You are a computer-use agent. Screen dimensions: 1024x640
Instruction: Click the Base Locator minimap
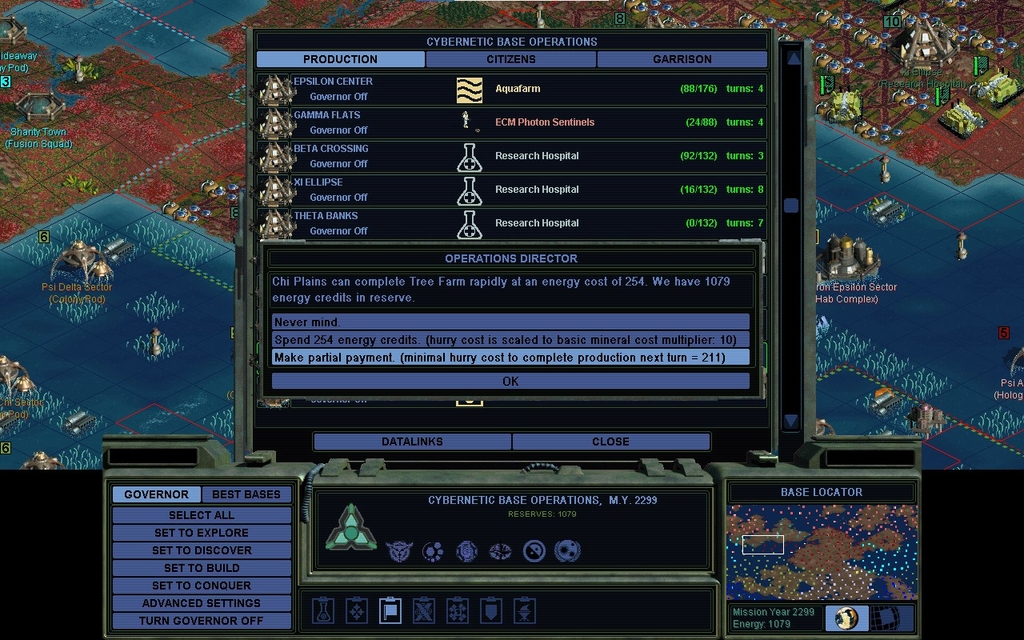(x=821, y=551)
